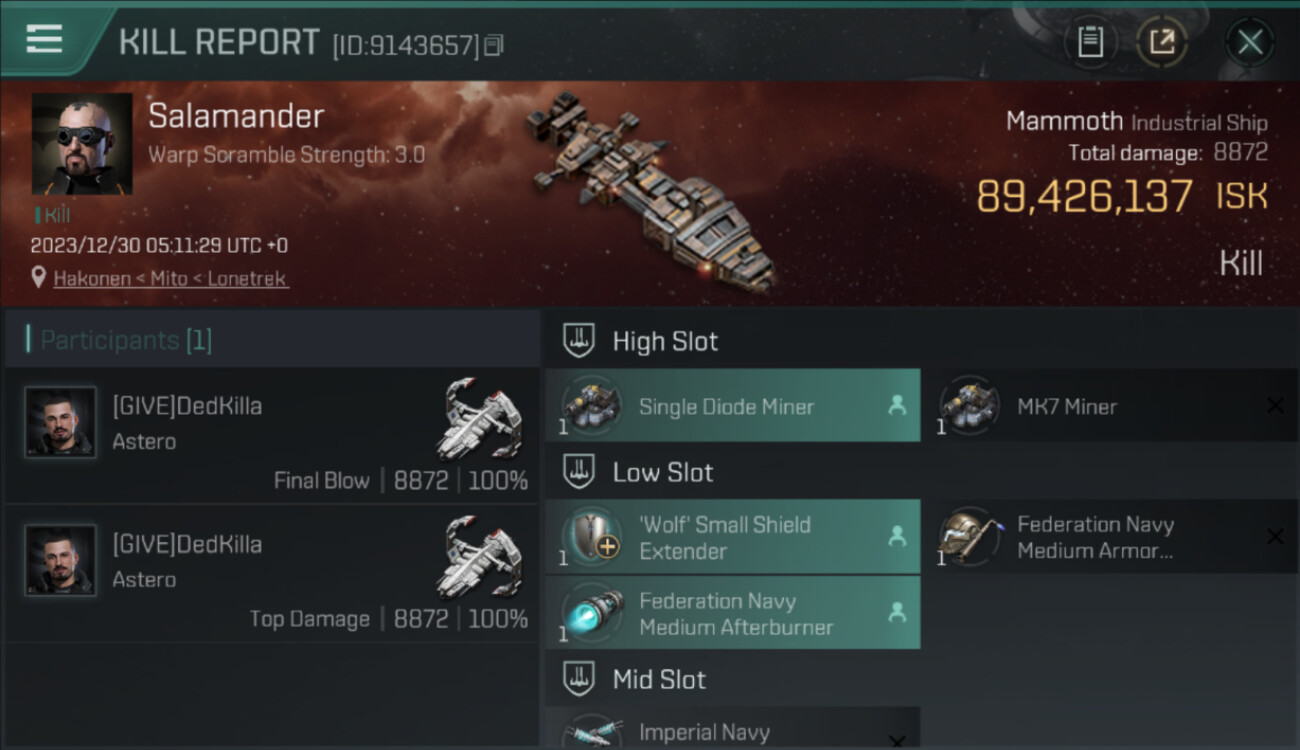Copy the kill report ID
This screenshot has width=1300, height=750.
tap(494, 45)
